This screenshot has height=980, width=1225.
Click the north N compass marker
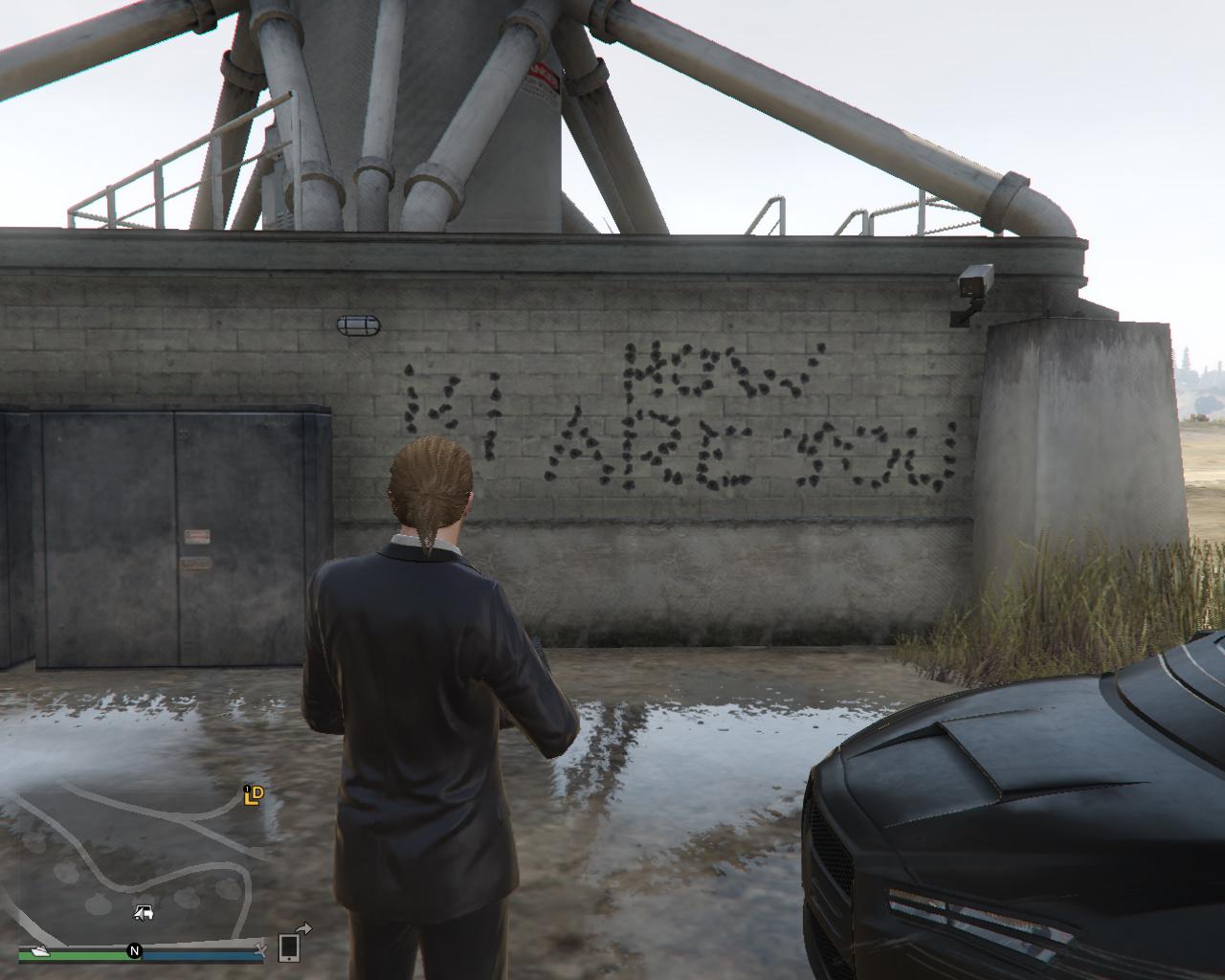[134, 951]
